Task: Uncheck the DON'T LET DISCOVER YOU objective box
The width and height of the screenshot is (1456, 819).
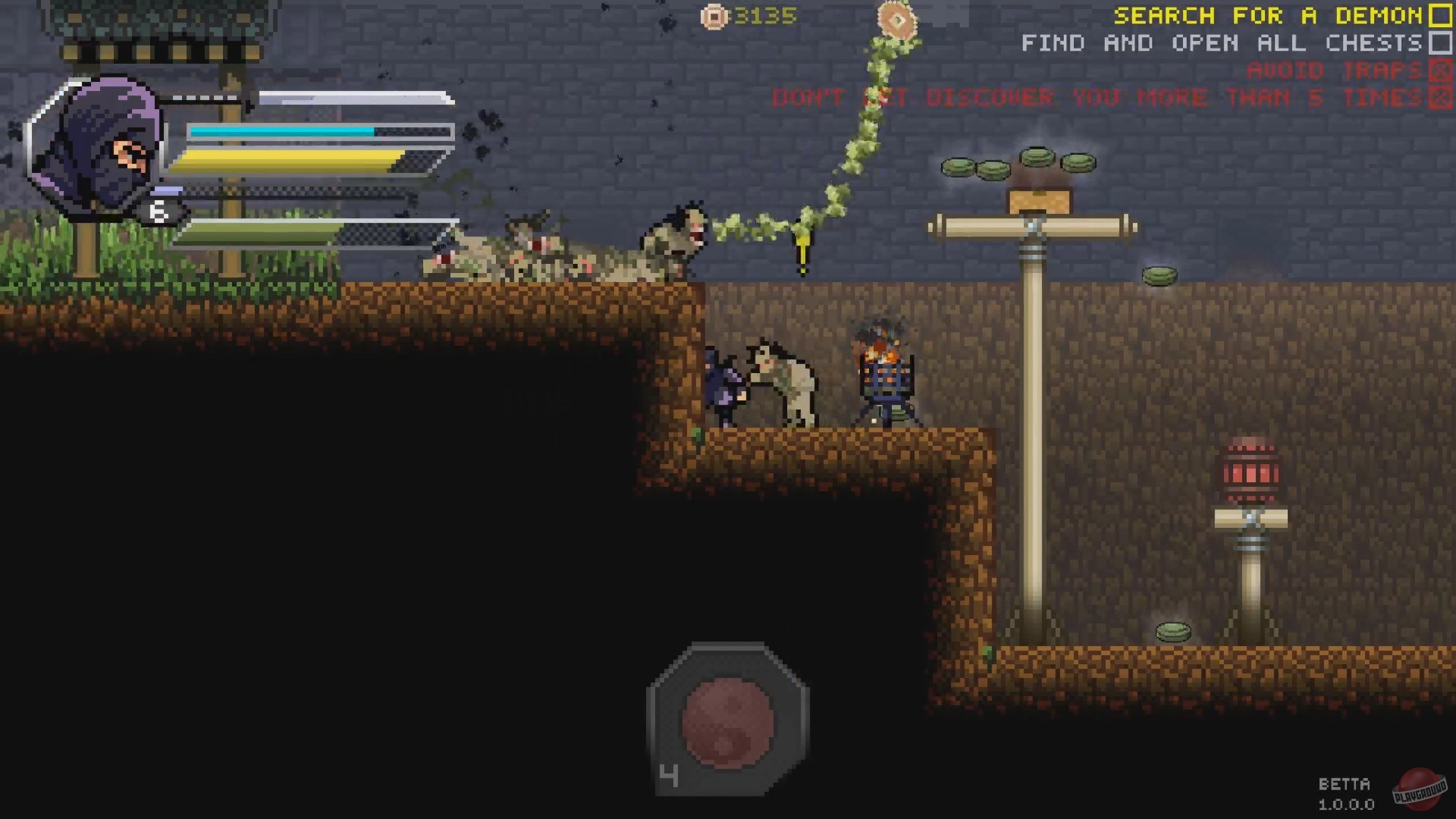Action: point(1439,98)
